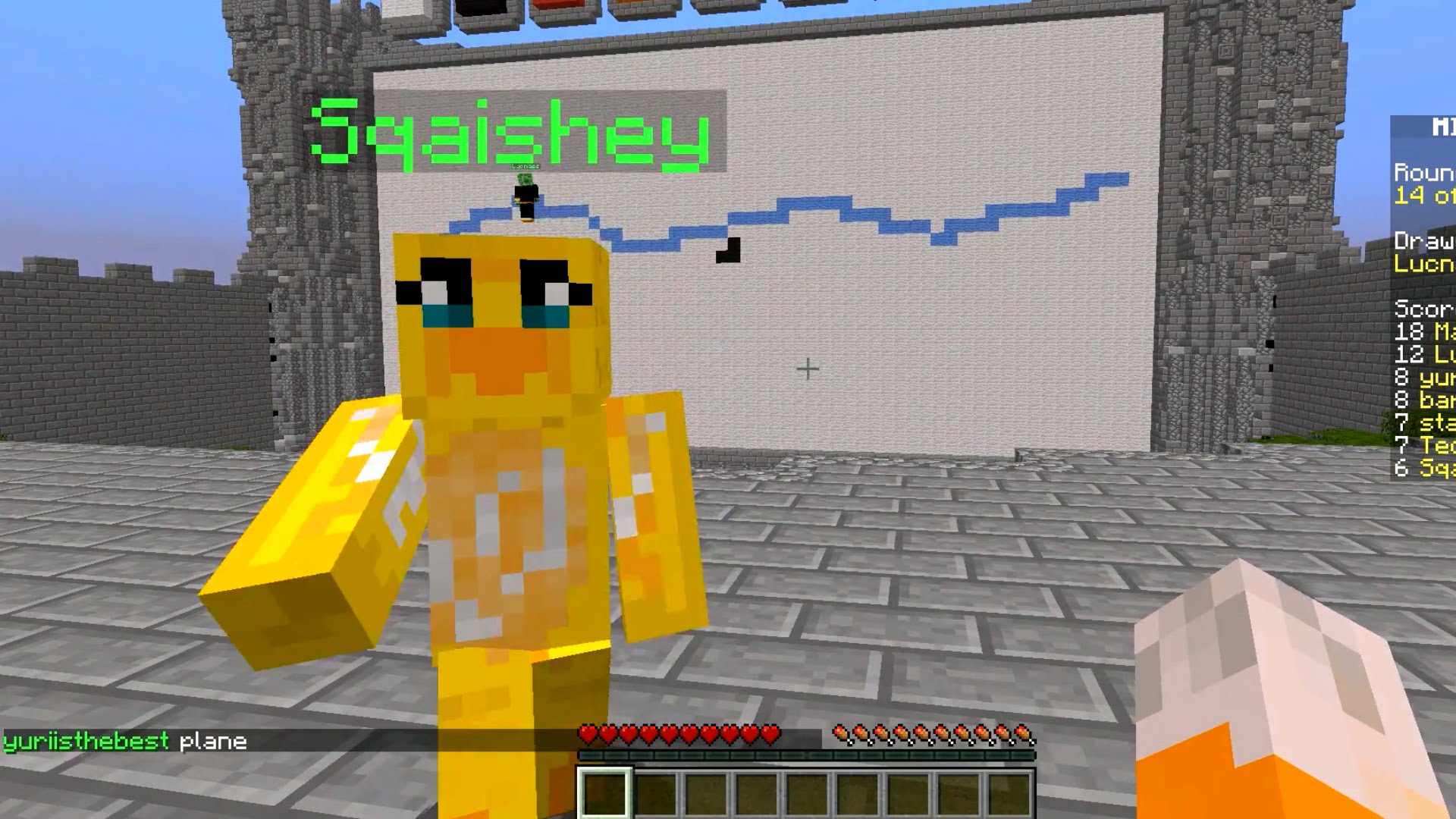Click the crosshair in the screen center
This screenshot has height=819, width=1456.
(806, 368)
